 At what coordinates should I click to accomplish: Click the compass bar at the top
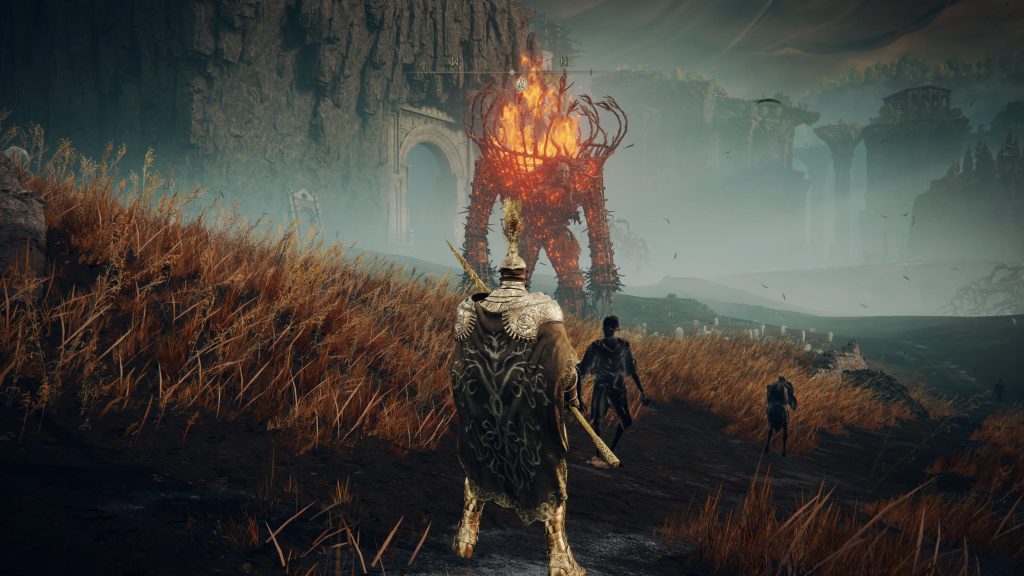click(x=512, y=70)
